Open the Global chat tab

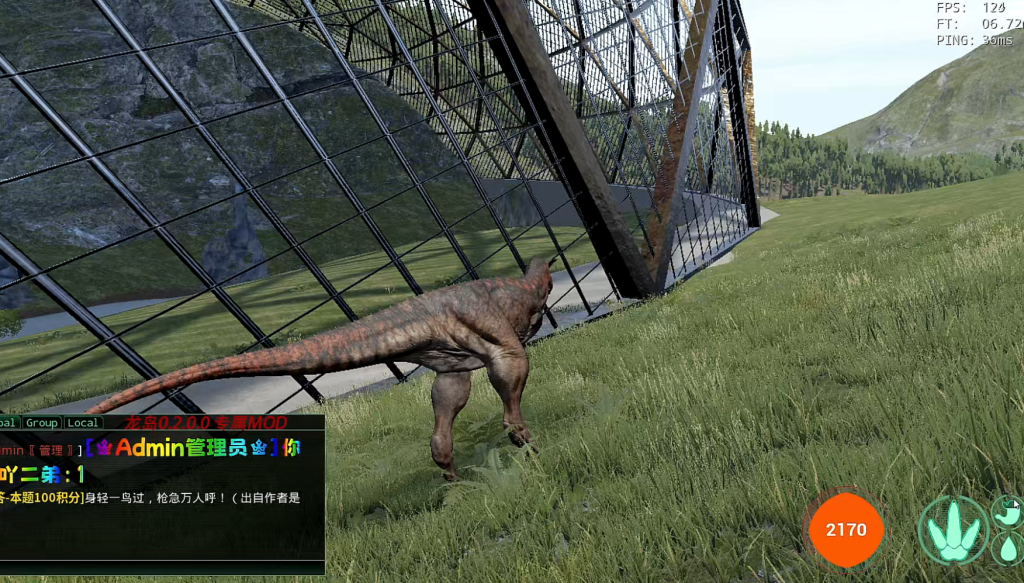coord(8,423)
